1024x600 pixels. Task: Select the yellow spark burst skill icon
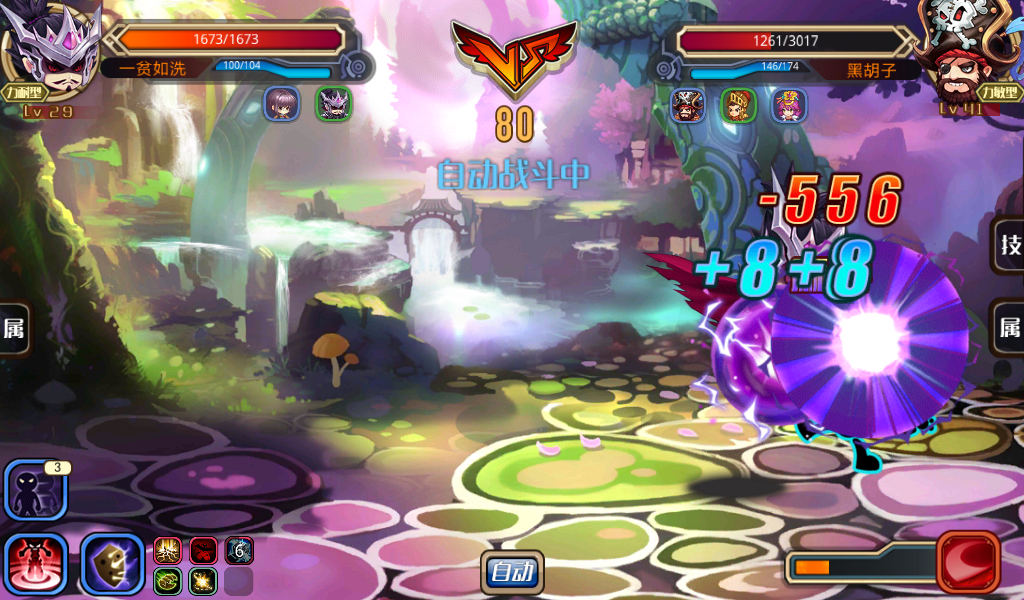pos(203,581)
